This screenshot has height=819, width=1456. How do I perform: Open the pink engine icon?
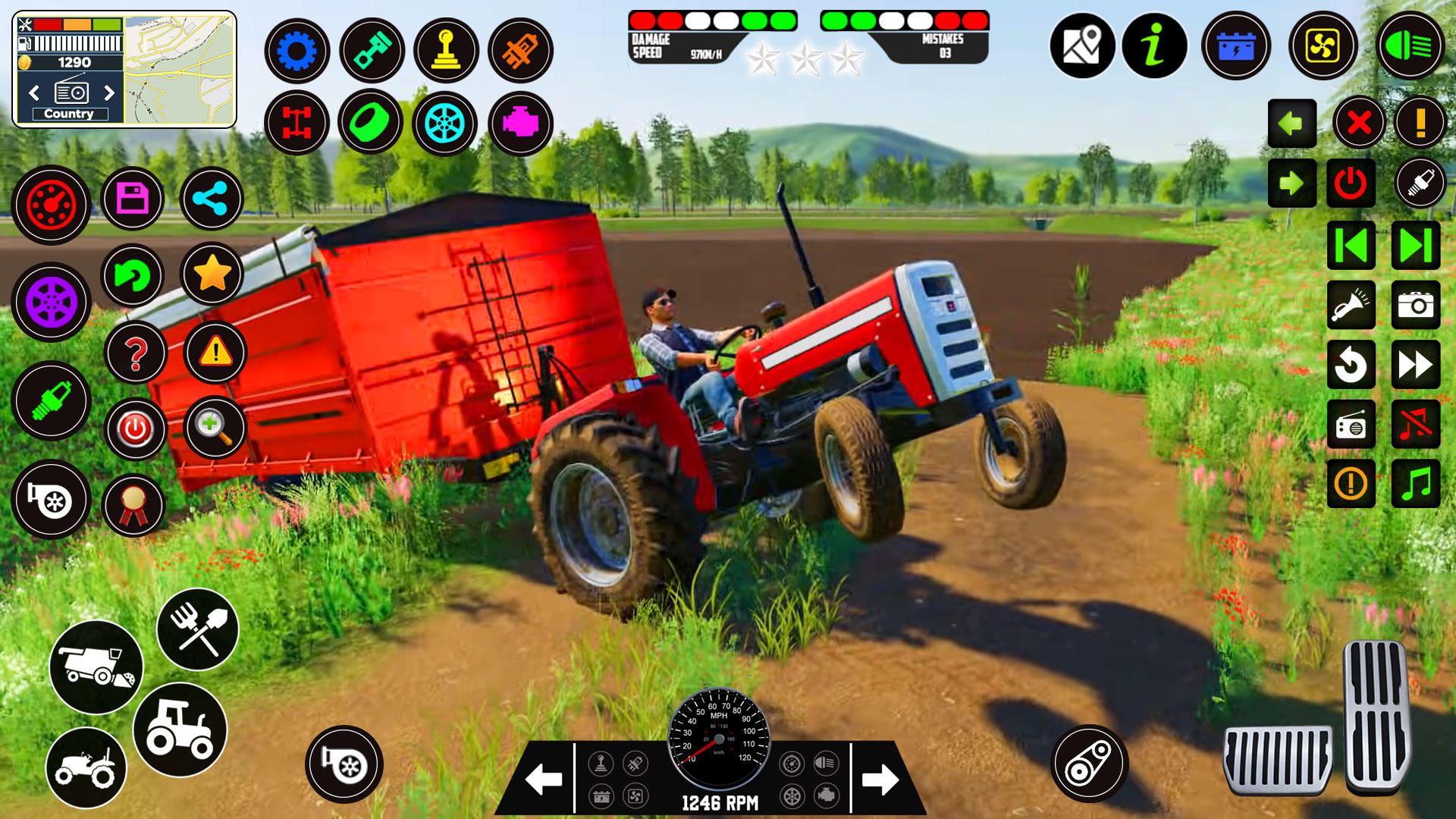click(x=519, y=122)
